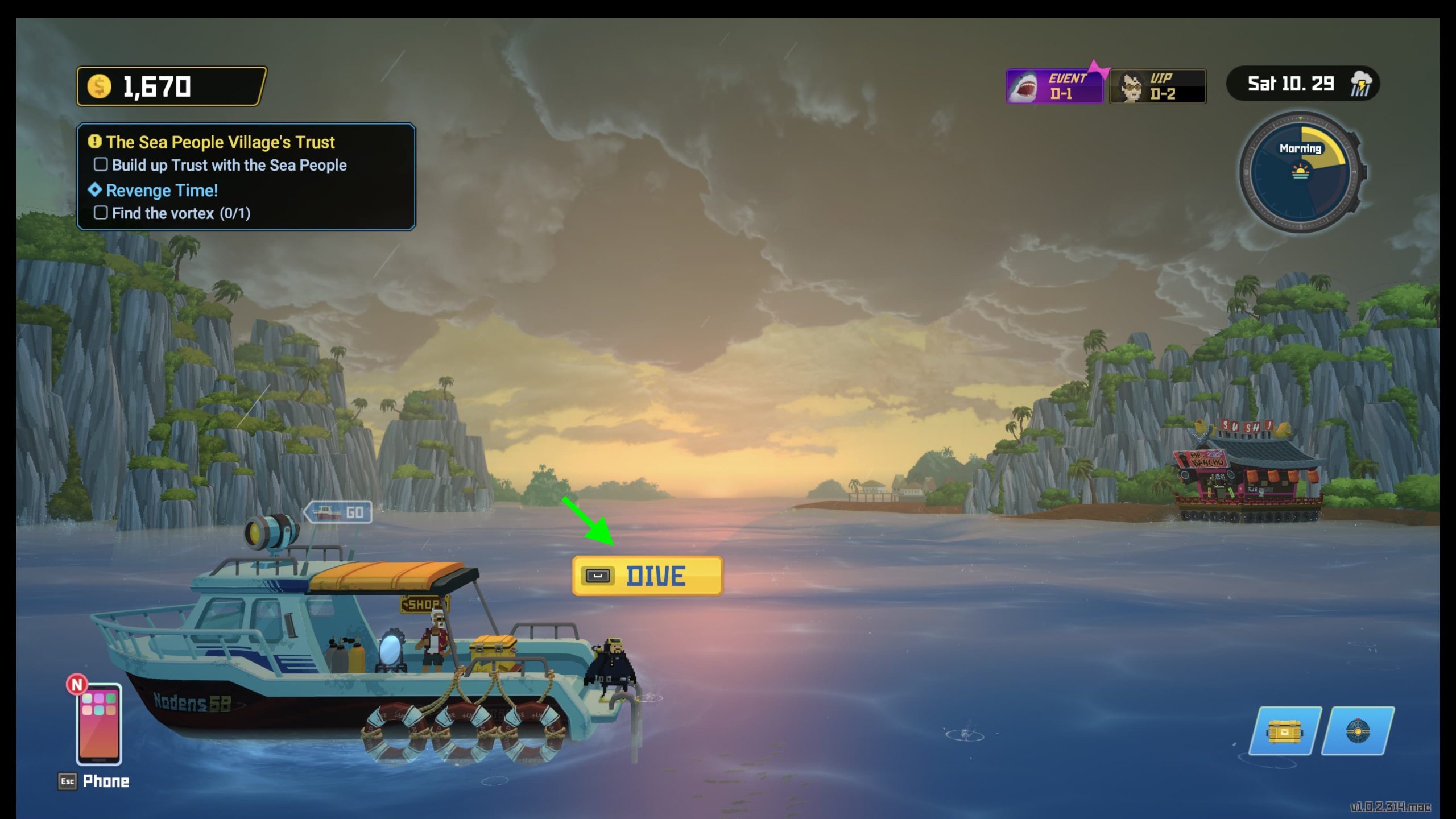Image resolution: width=1456 pixels, height=819 pixels.
Task: Click the yellow DIVE button
Action: pyautogui.click(x=647, y=576)
